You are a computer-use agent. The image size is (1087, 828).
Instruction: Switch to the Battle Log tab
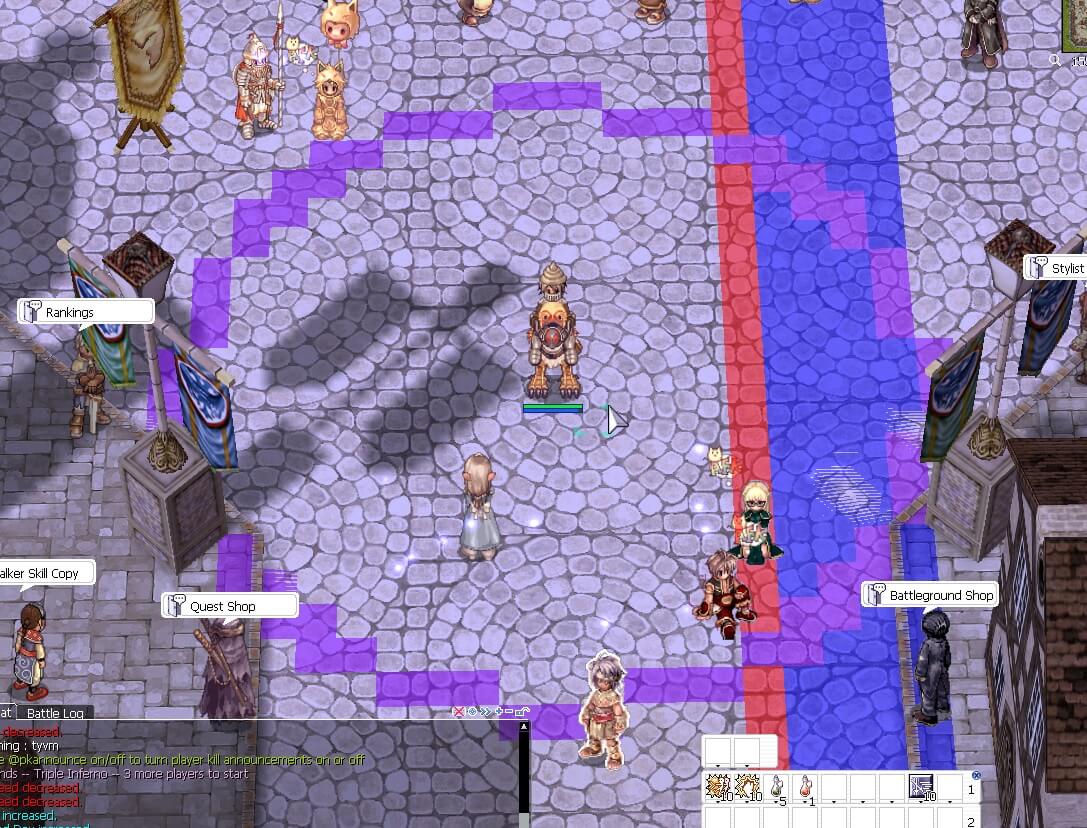pyautogui.click(x=55, y=713)
